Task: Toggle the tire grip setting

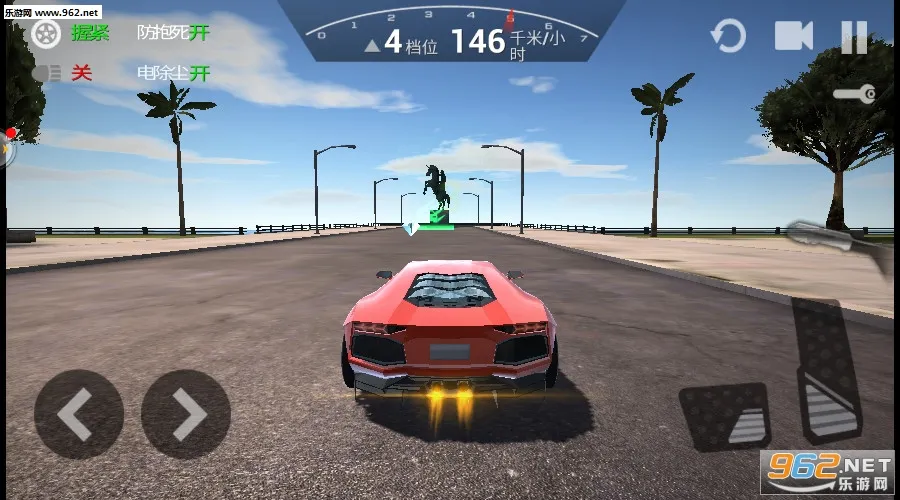Action: pyautogui.click(x=46, y=33)
